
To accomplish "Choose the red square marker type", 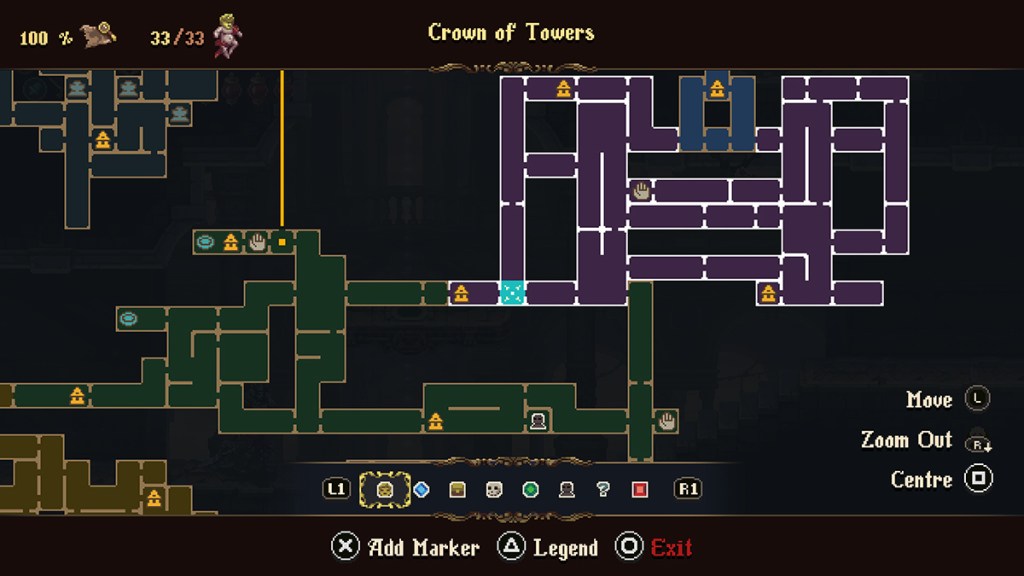I will [x=640, y=489].
